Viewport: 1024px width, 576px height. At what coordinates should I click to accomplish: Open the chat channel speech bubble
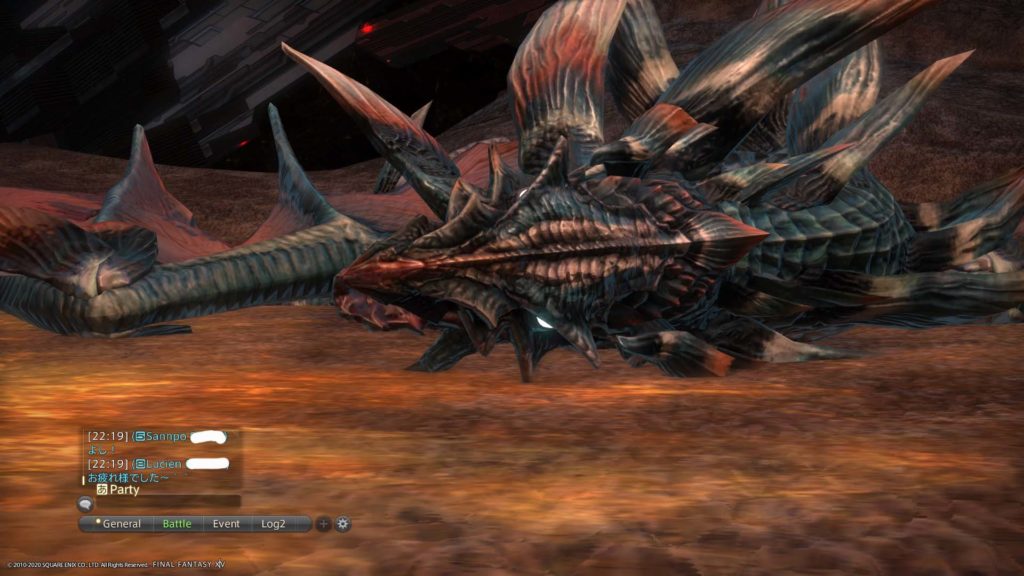click(86, 504)
